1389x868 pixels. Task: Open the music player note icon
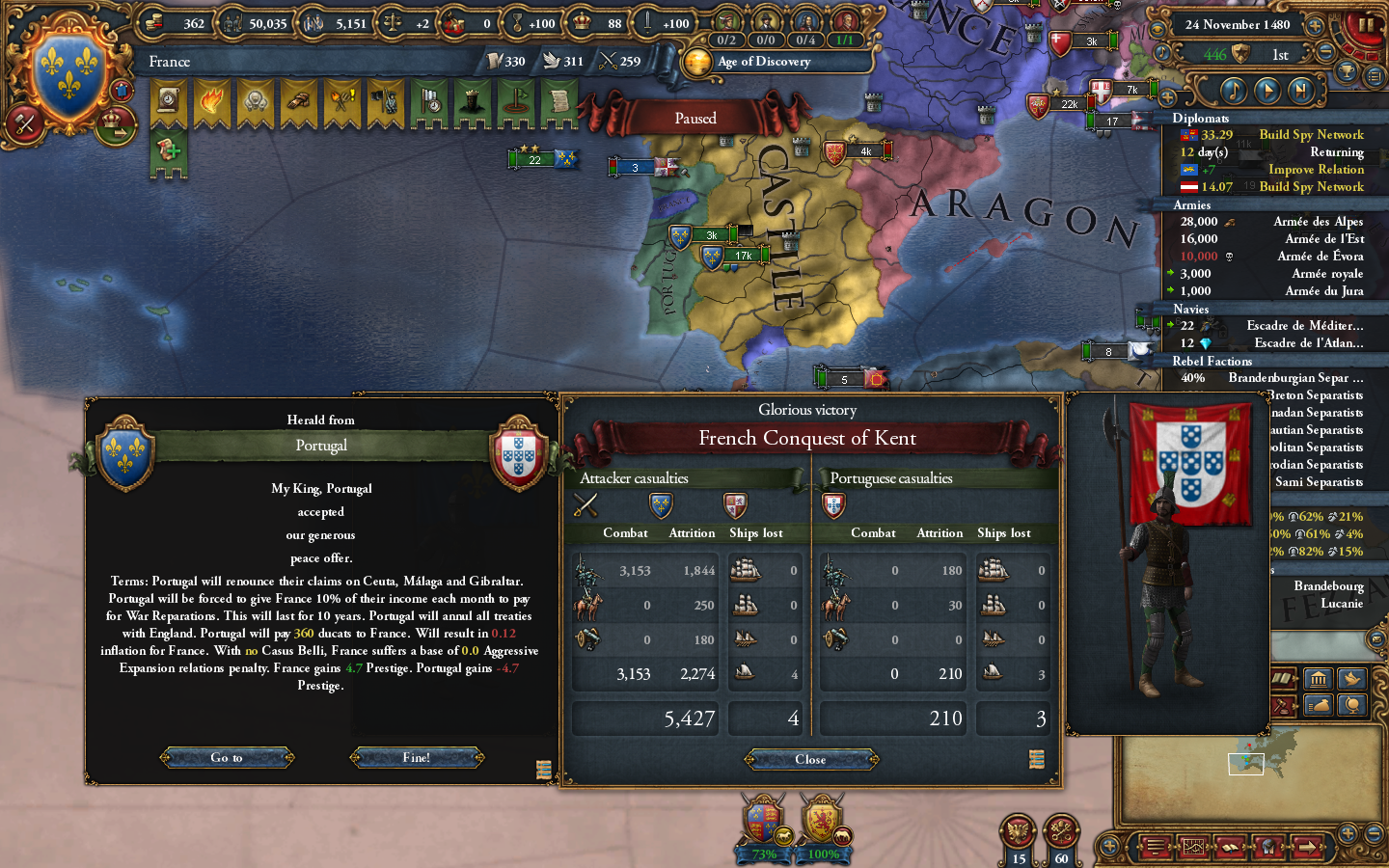click(x=1233, y=91)
